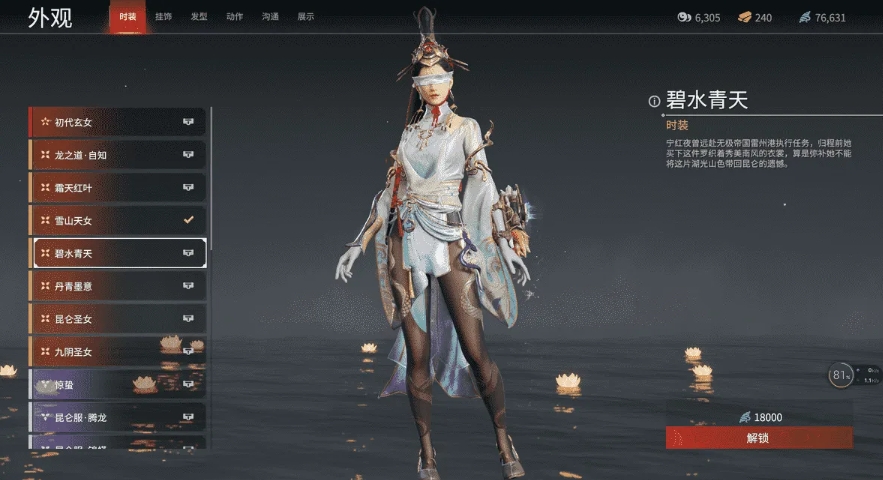
Task: Select the highlighted 碧水青天 outfit
Action: (118, 253)
